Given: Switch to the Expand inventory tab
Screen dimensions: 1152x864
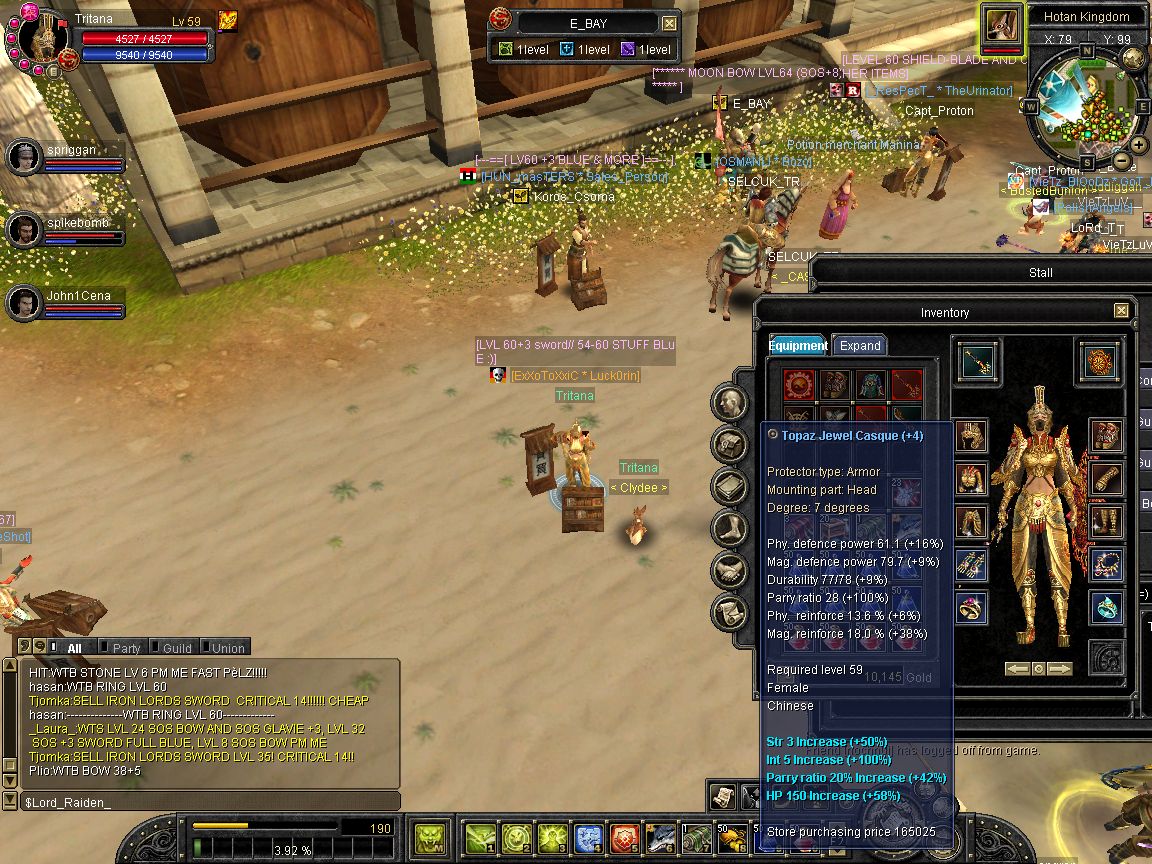Looking at the screenshot, I should pos(859,346).
